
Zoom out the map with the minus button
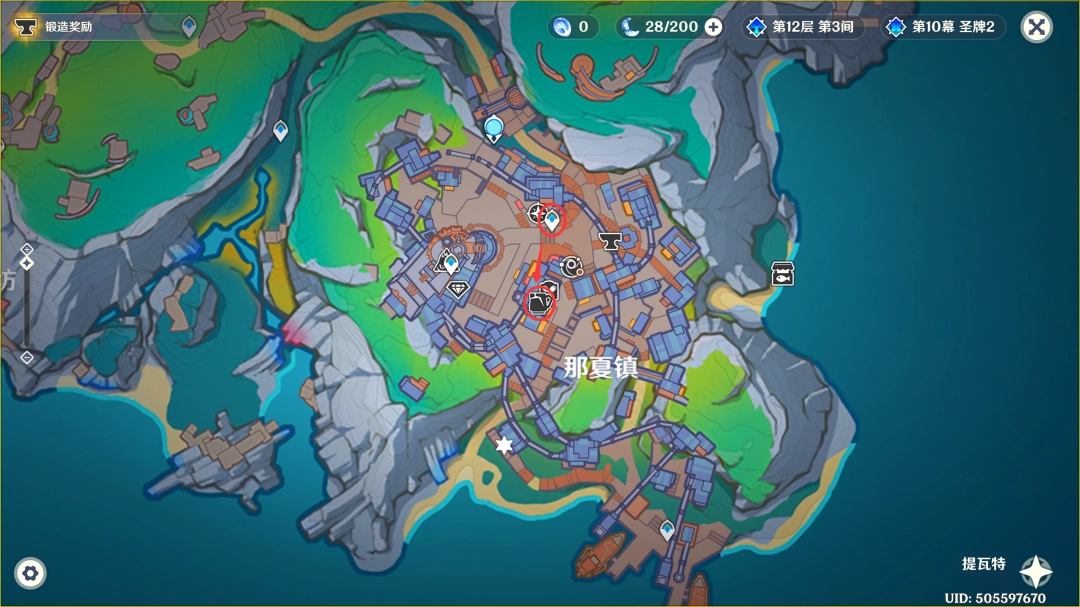[27, 357]
